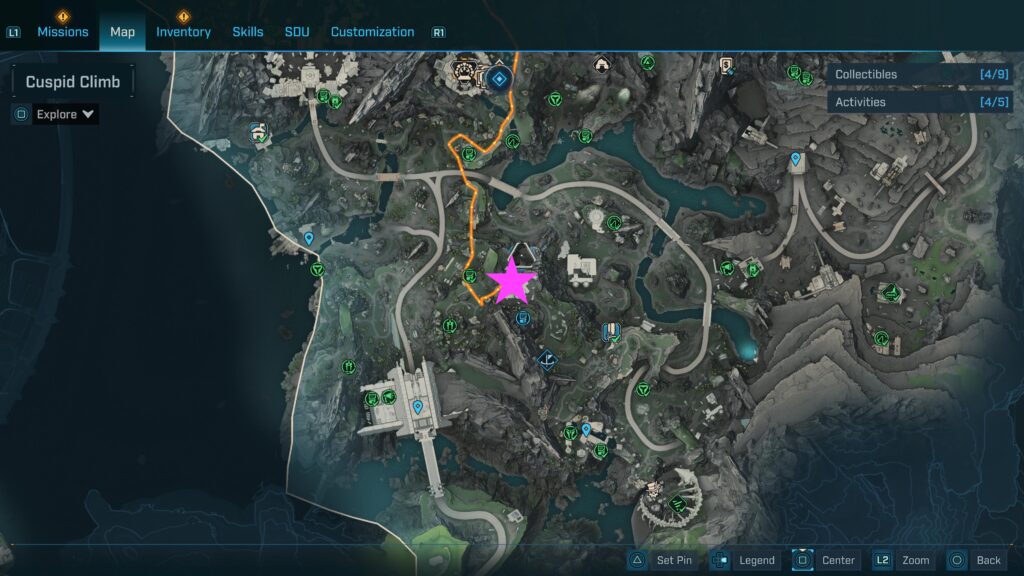This screenshot has height=576, width=1024.
Task: Switch to the Missions tab
Action: (63, 32)
